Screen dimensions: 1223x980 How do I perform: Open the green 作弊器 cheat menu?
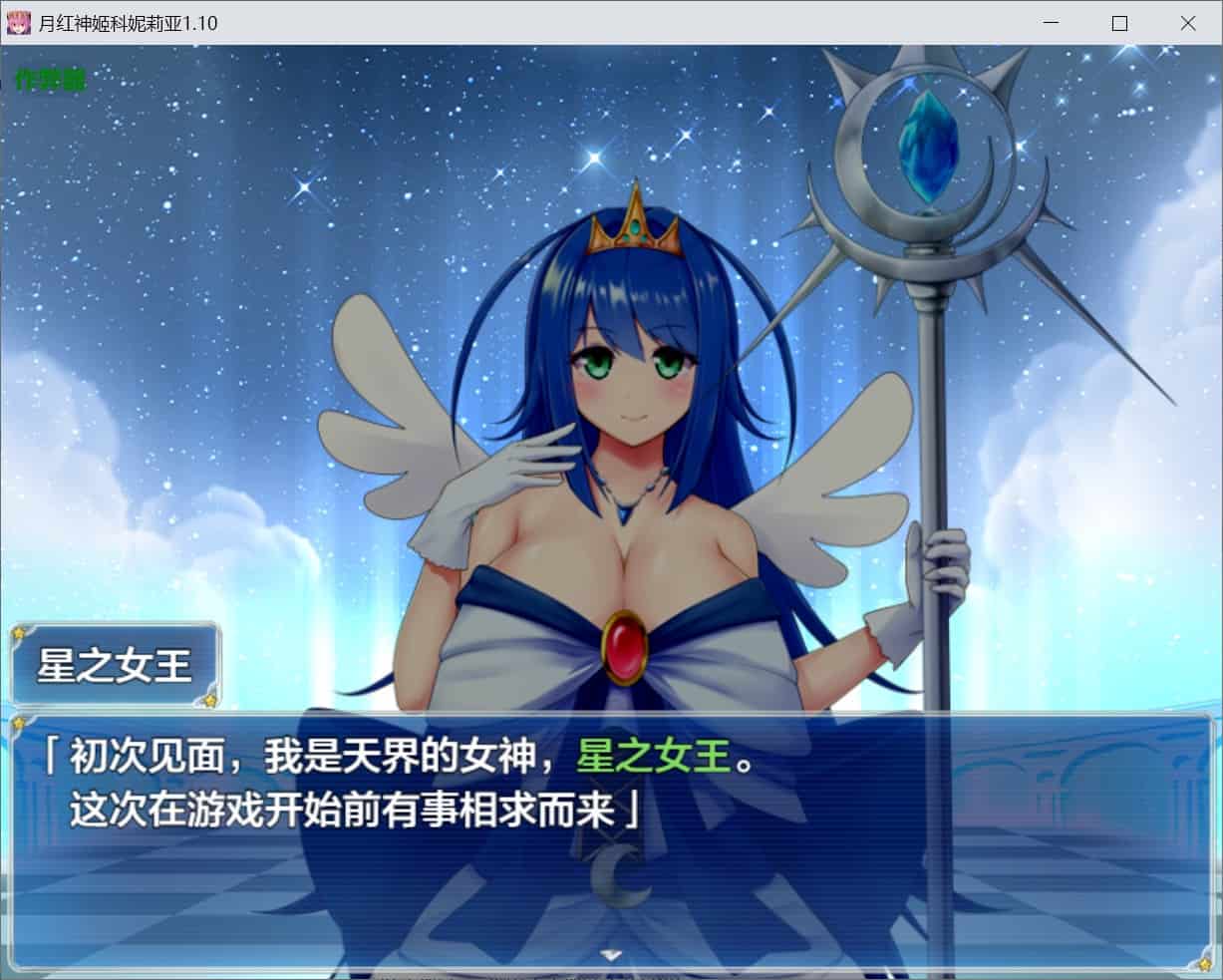point(50,81)
